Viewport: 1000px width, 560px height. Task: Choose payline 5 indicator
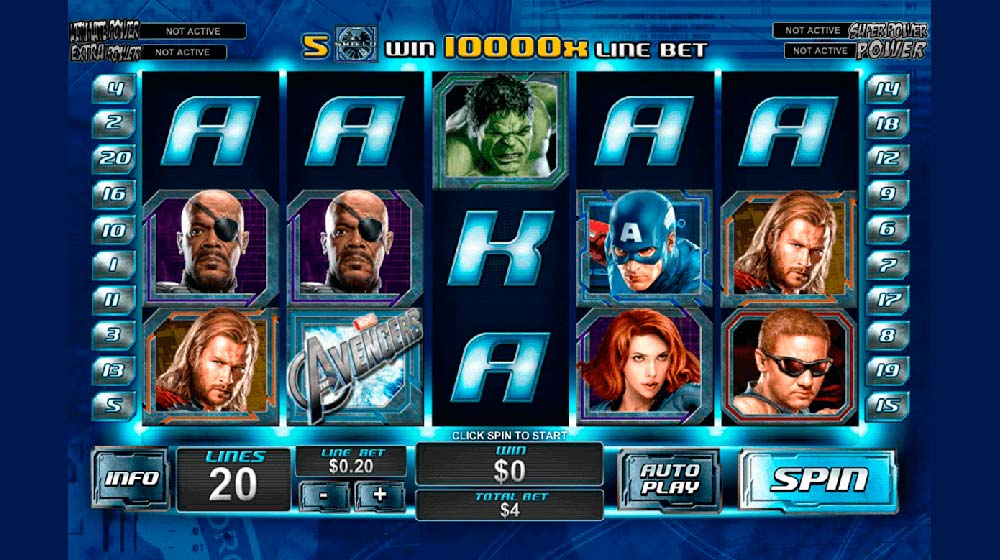[x=115, y=405]
